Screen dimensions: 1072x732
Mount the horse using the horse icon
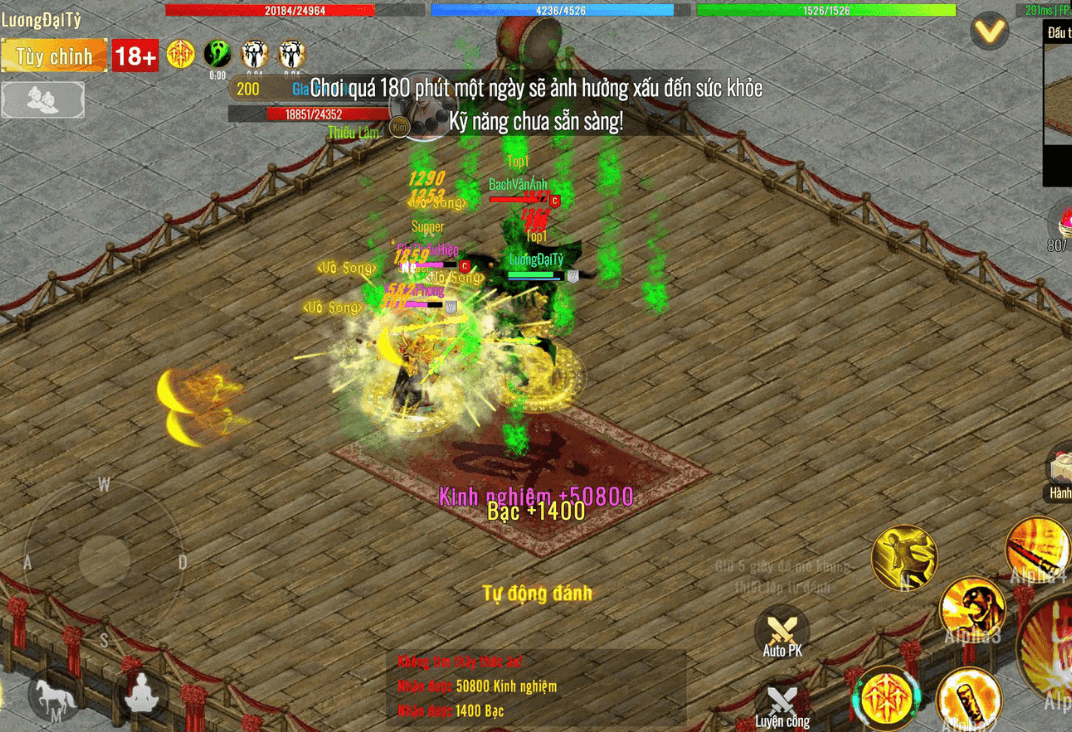click(52, 694)
